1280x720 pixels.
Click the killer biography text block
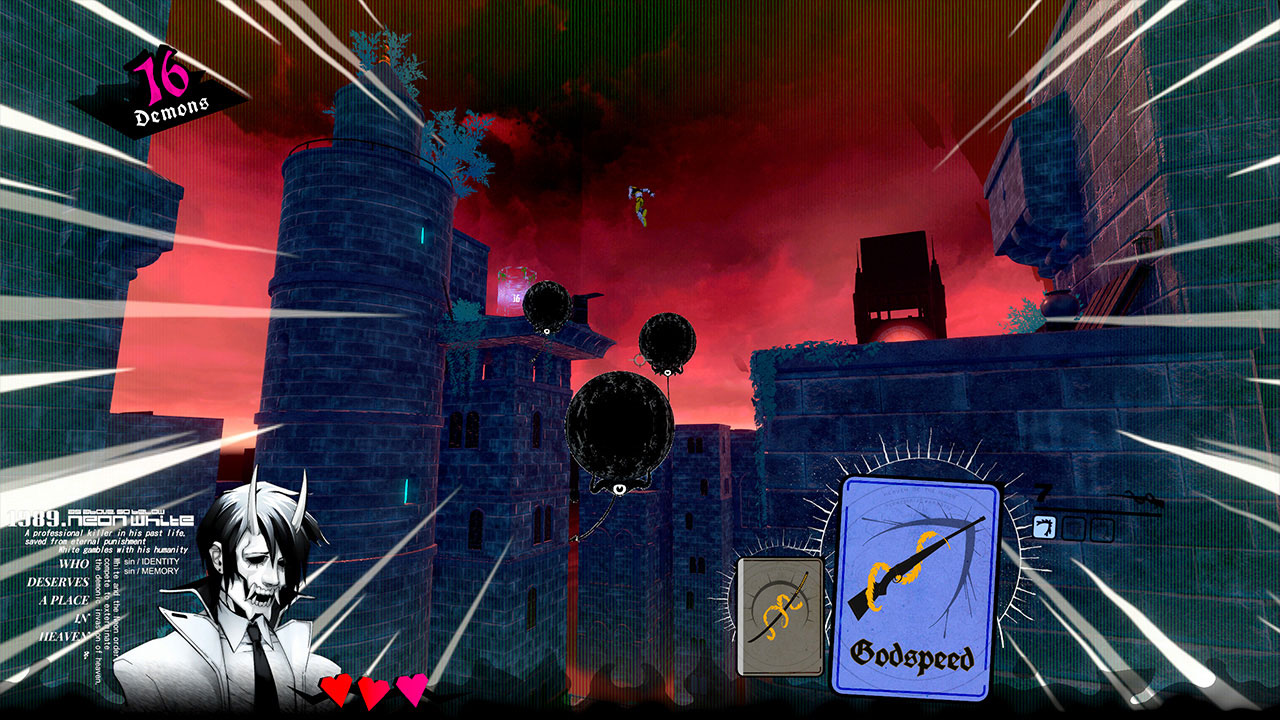(x=105, y=540)
